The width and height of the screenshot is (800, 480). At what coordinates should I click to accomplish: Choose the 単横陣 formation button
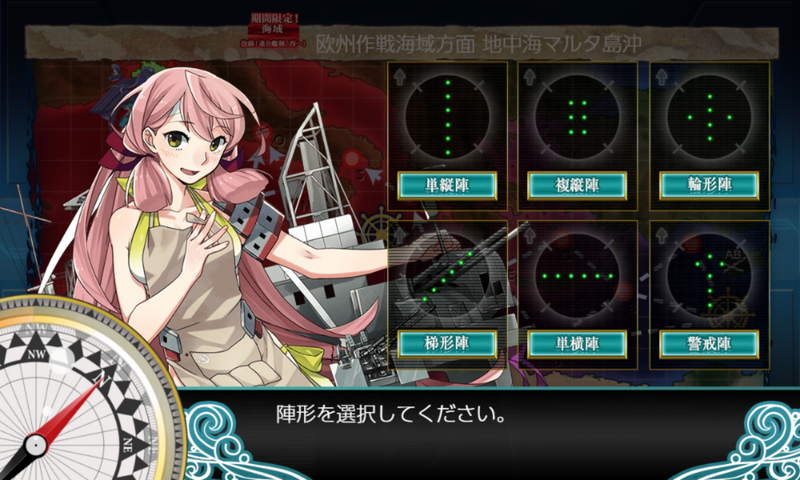tap(577, 343)
